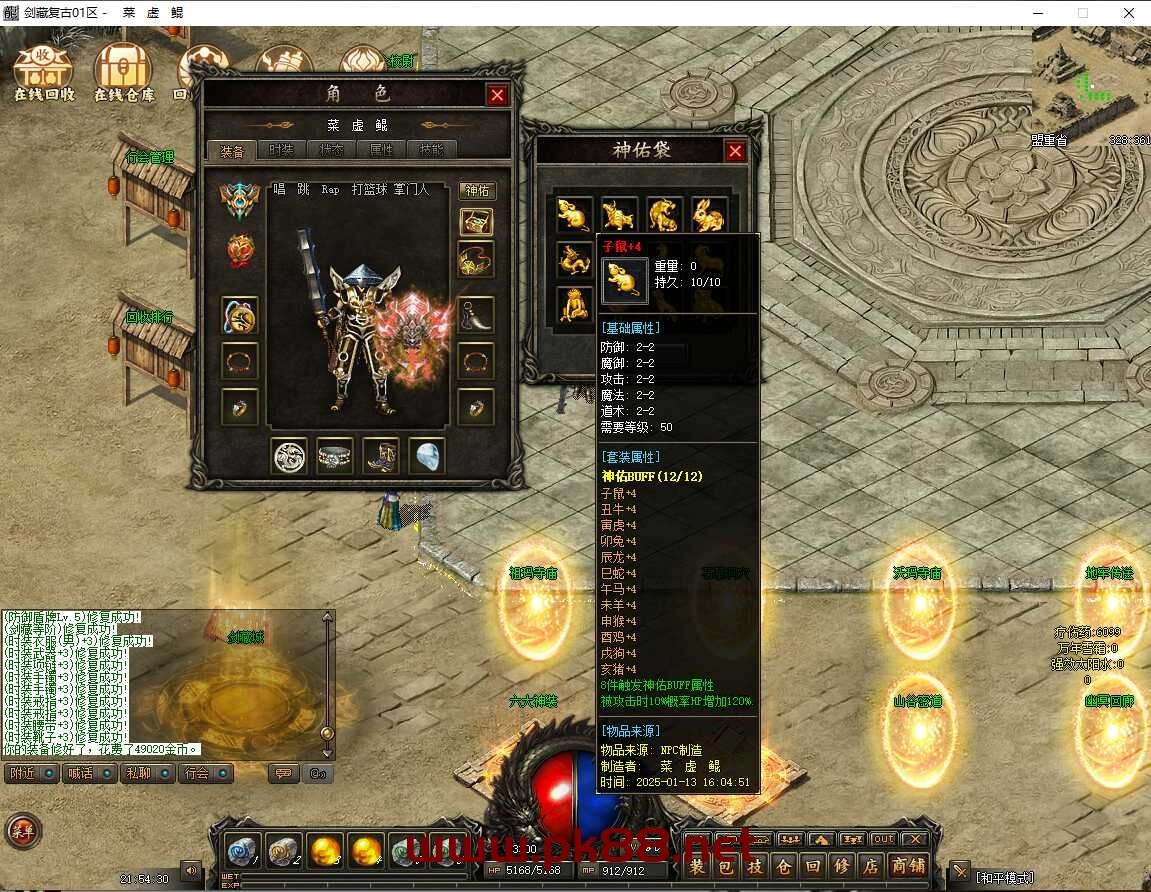Close the 角色 character window

click(x=497, y=95)
